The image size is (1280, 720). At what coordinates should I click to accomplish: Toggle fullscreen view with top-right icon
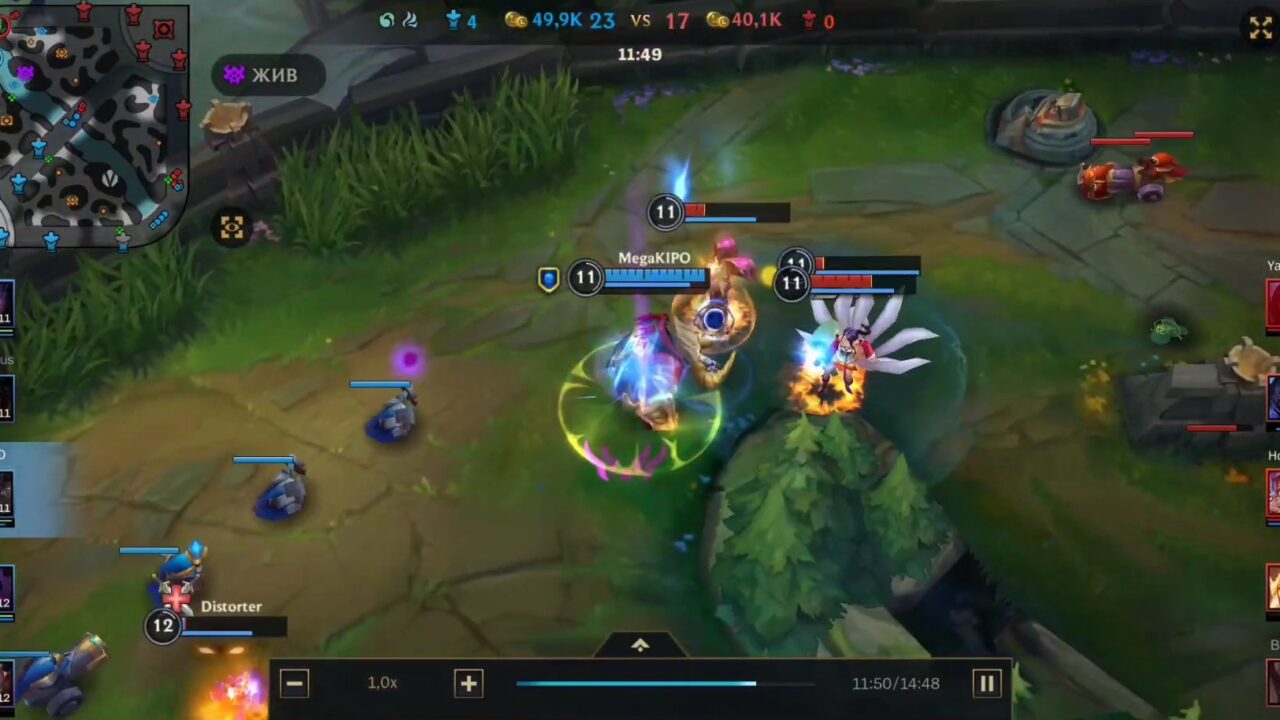click(1259, 28)
